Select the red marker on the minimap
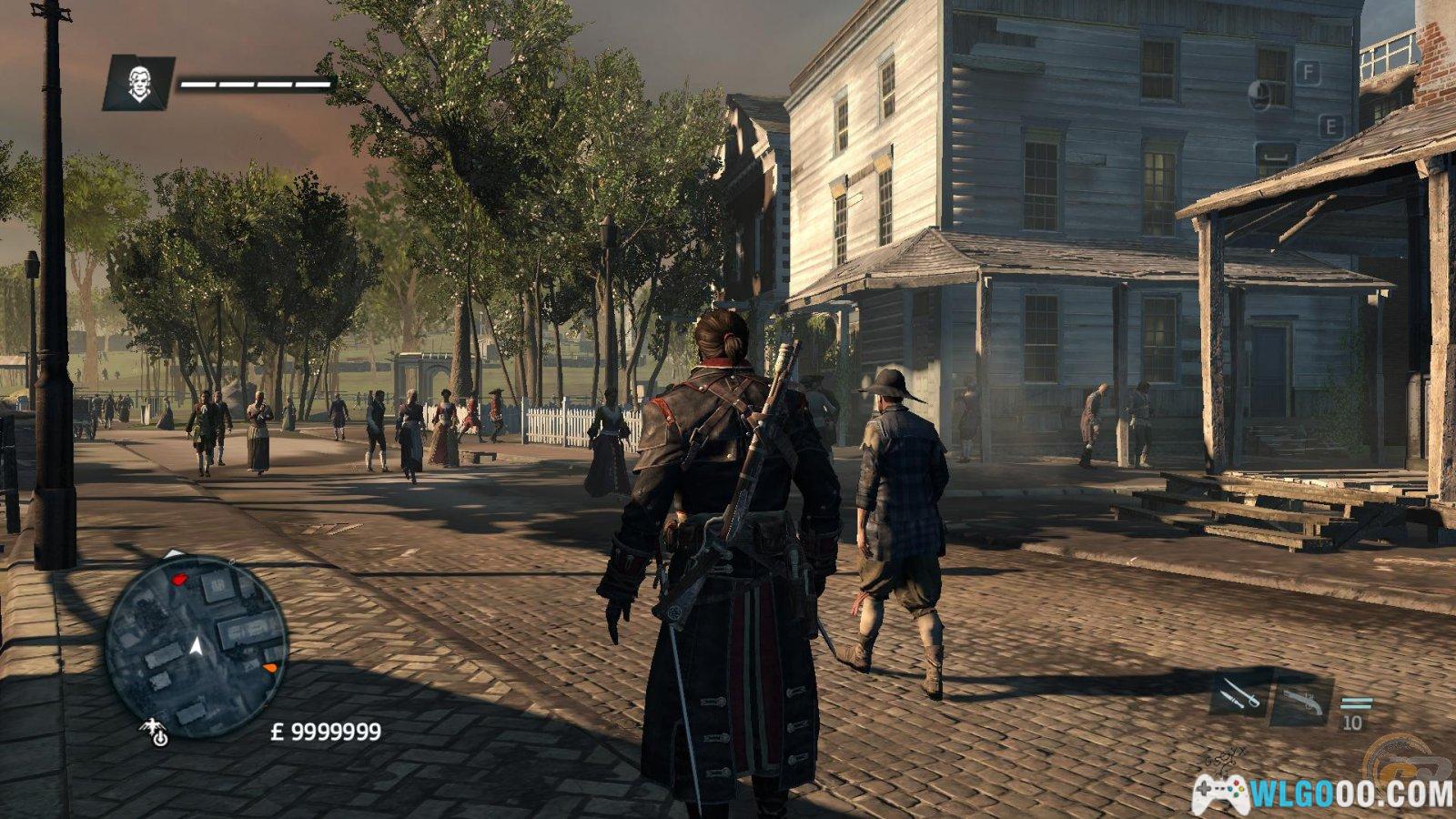1456x819 pixels. coord(179,578)
